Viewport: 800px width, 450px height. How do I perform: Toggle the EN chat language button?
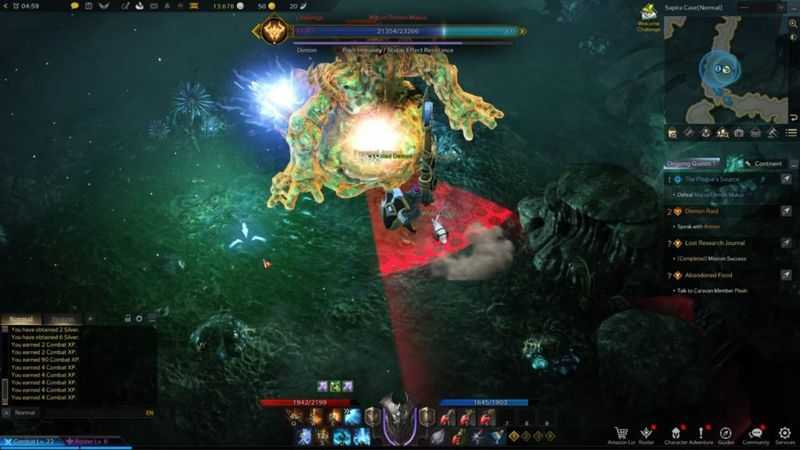click(150, 412)
